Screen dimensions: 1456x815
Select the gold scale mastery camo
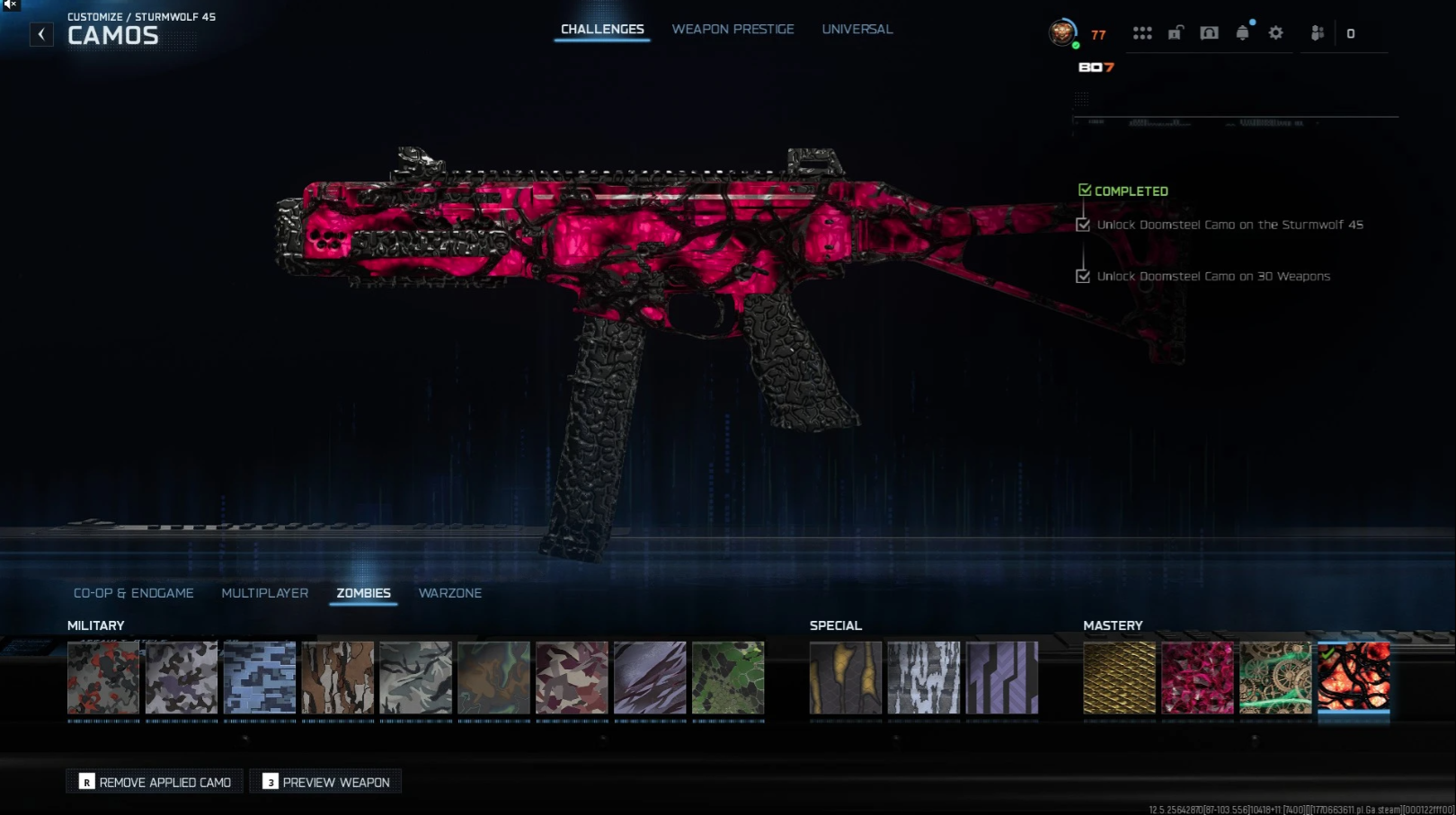[x=1119, y=678]
